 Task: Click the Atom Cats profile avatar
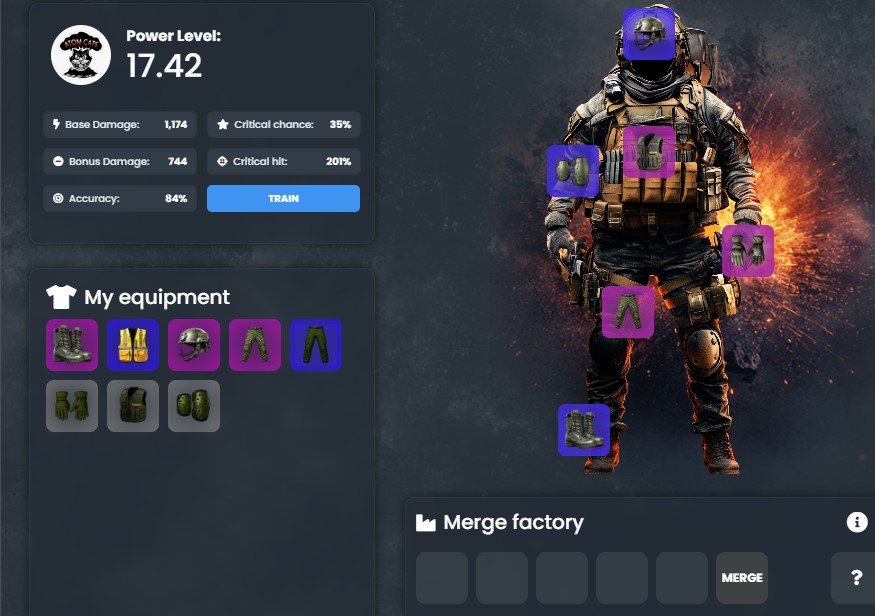tap(81, 55)
